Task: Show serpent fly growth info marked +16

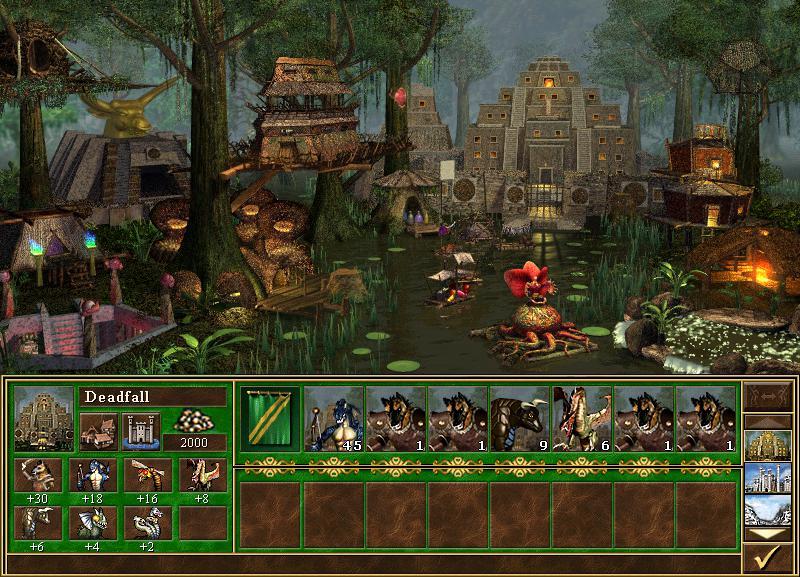Action: pyautogui.click(x=146, y=475)
